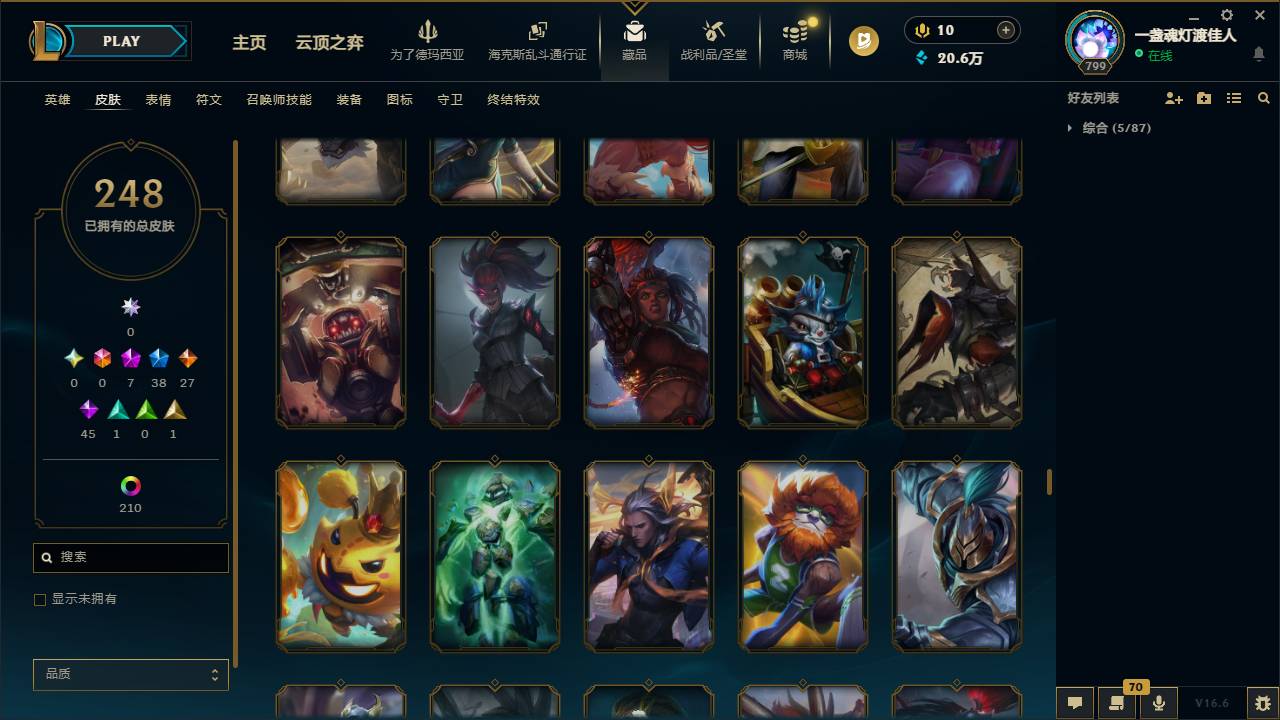
Task: Click the + button to purchase RP
Action: 1004,30
